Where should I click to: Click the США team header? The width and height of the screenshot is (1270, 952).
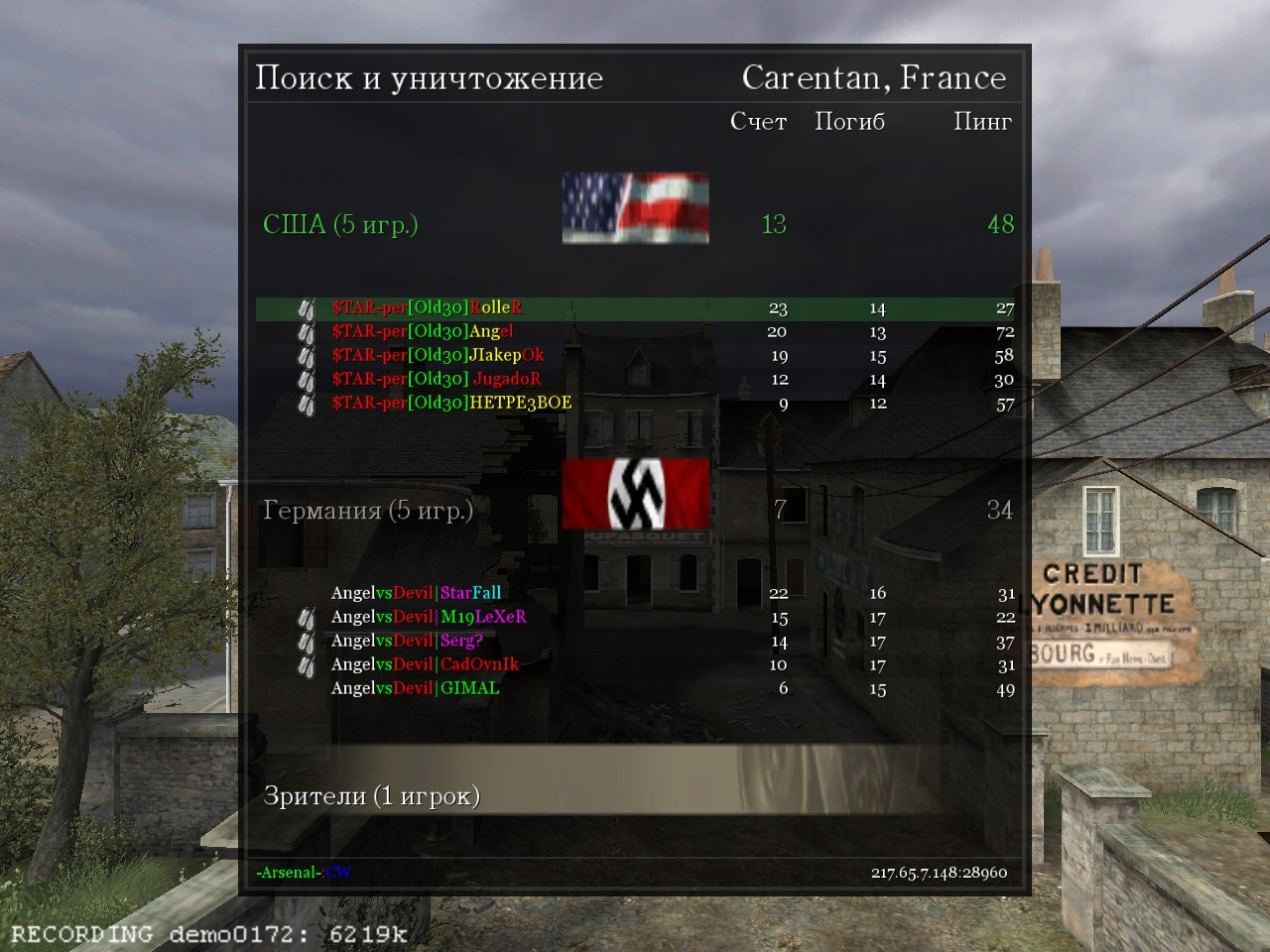340,224
